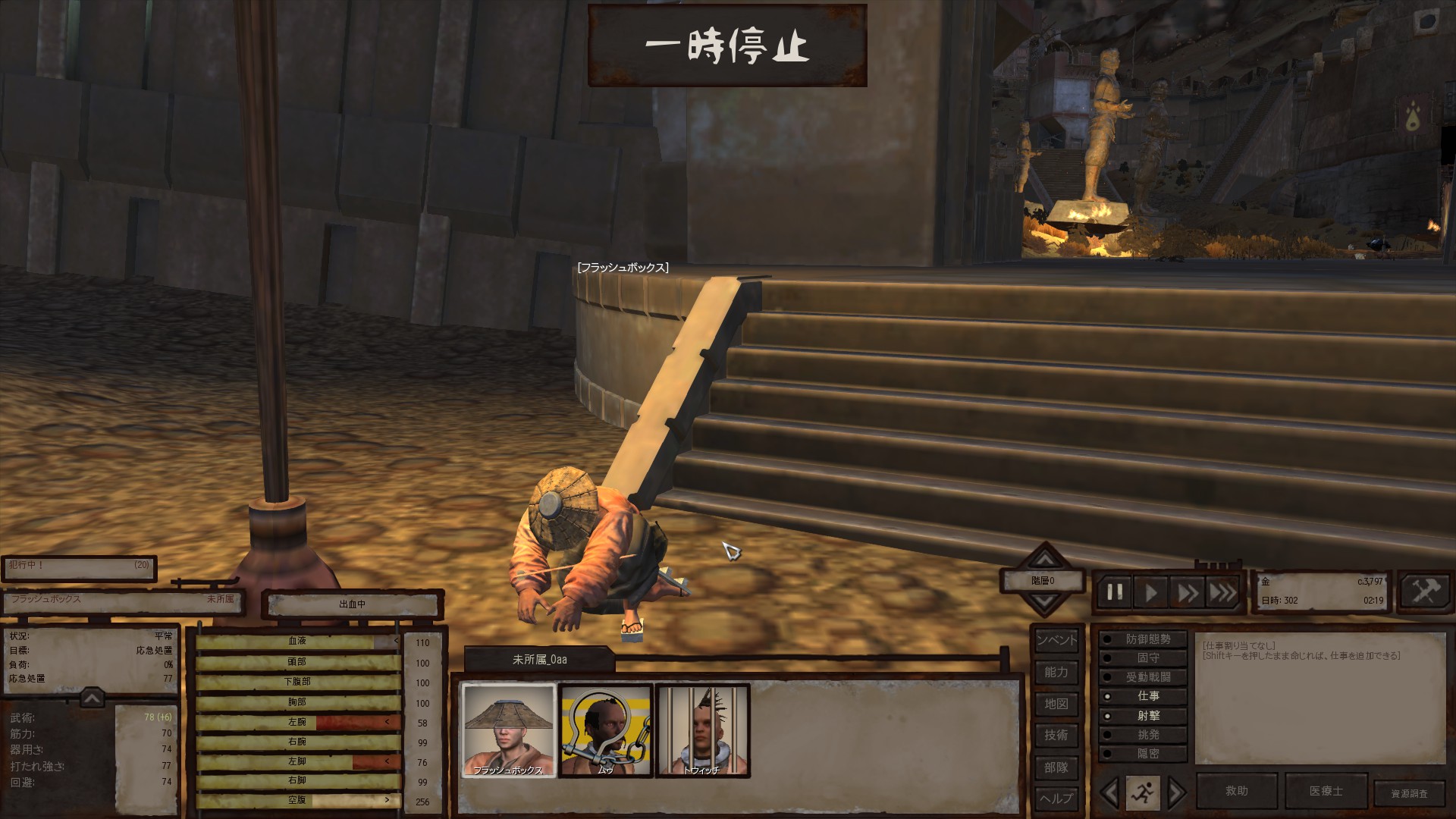Toggle the 隠密 stealth option
Image resolution: width=1456 pixels, height=819 pixels.
coord(1142,754)
